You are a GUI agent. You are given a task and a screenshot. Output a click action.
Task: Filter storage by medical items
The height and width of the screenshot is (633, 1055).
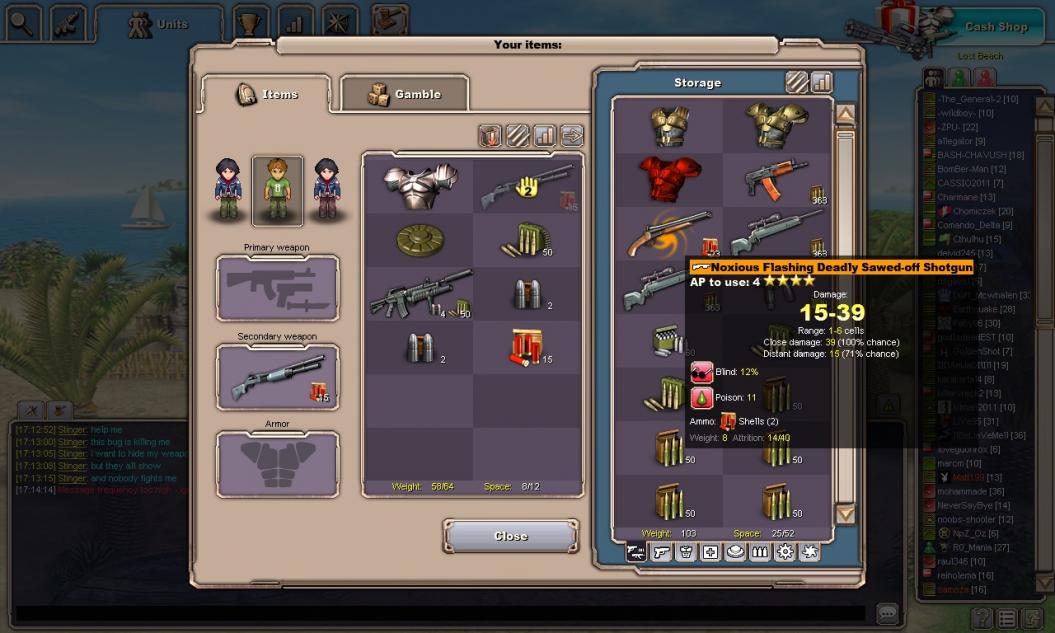[710, 552]
